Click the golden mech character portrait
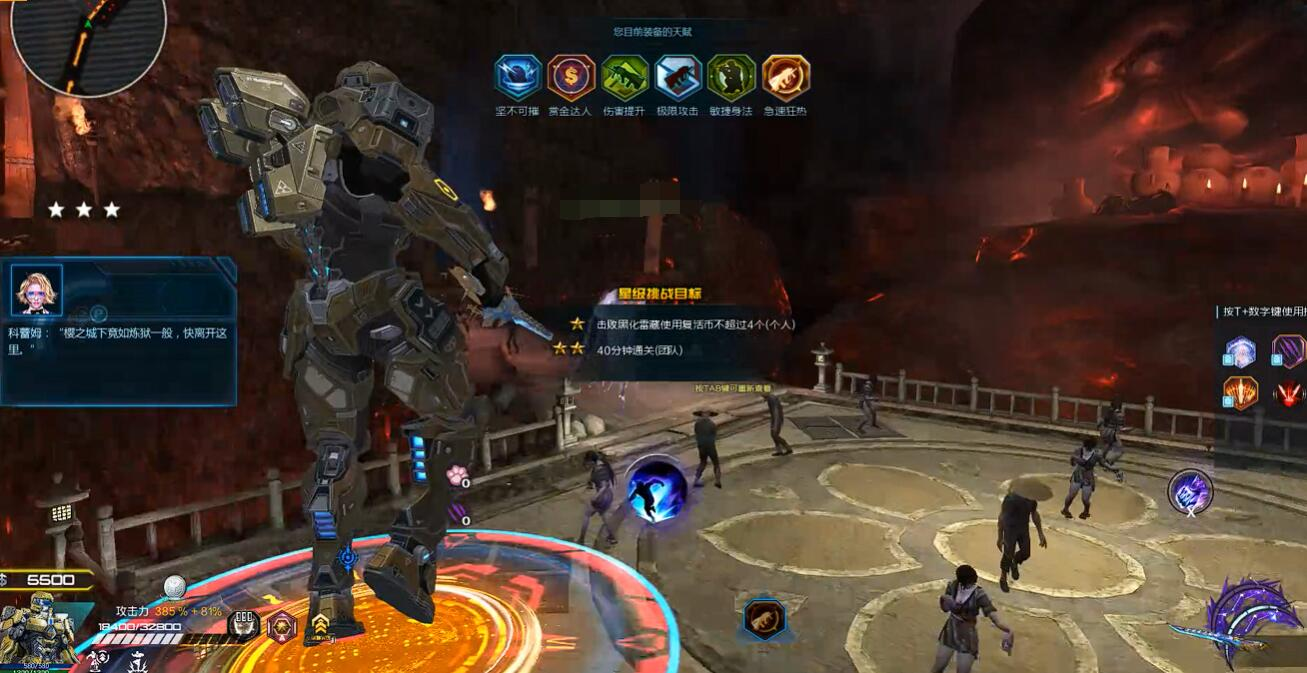 [x=37, y=630]
